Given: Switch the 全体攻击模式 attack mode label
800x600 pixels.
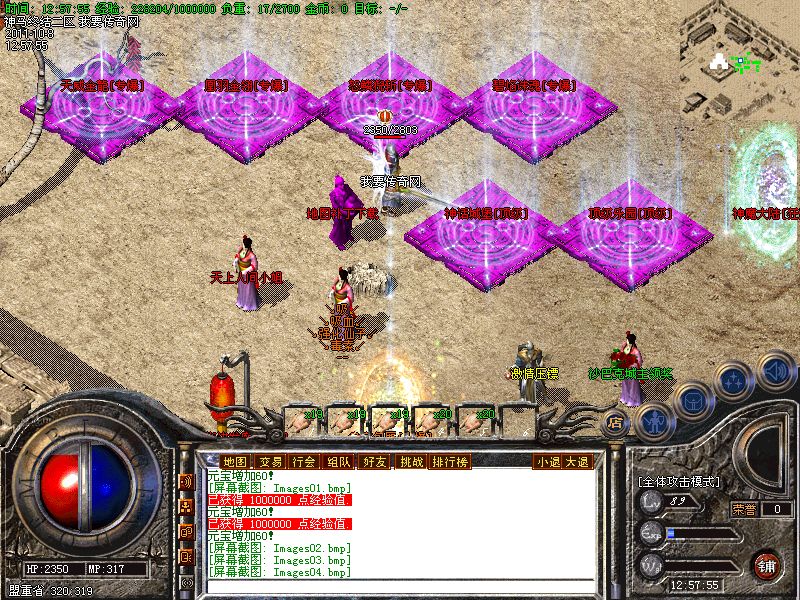Looking at the screenshot, I should click(679, 481).
